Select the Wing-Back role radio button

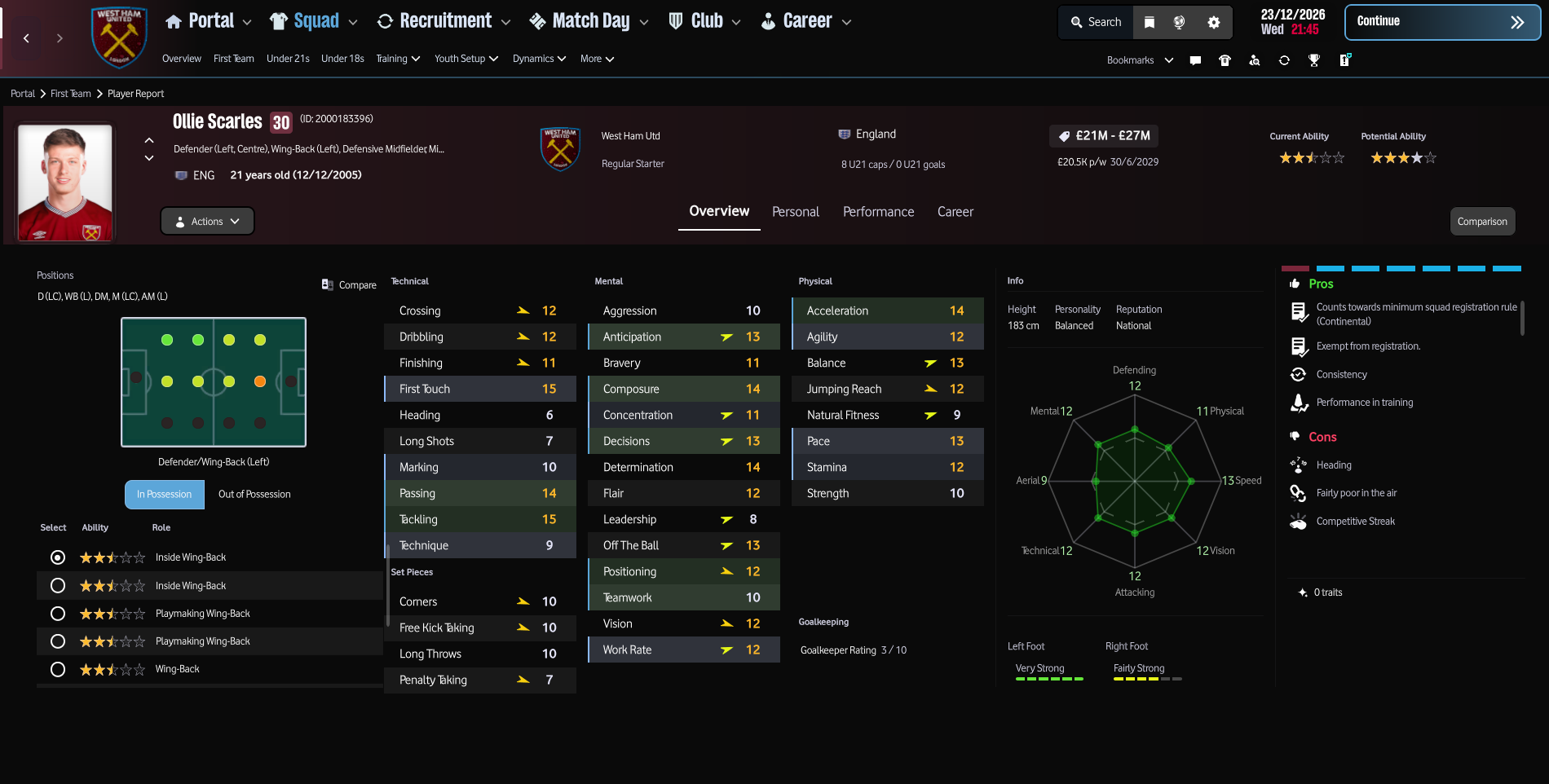57,668
